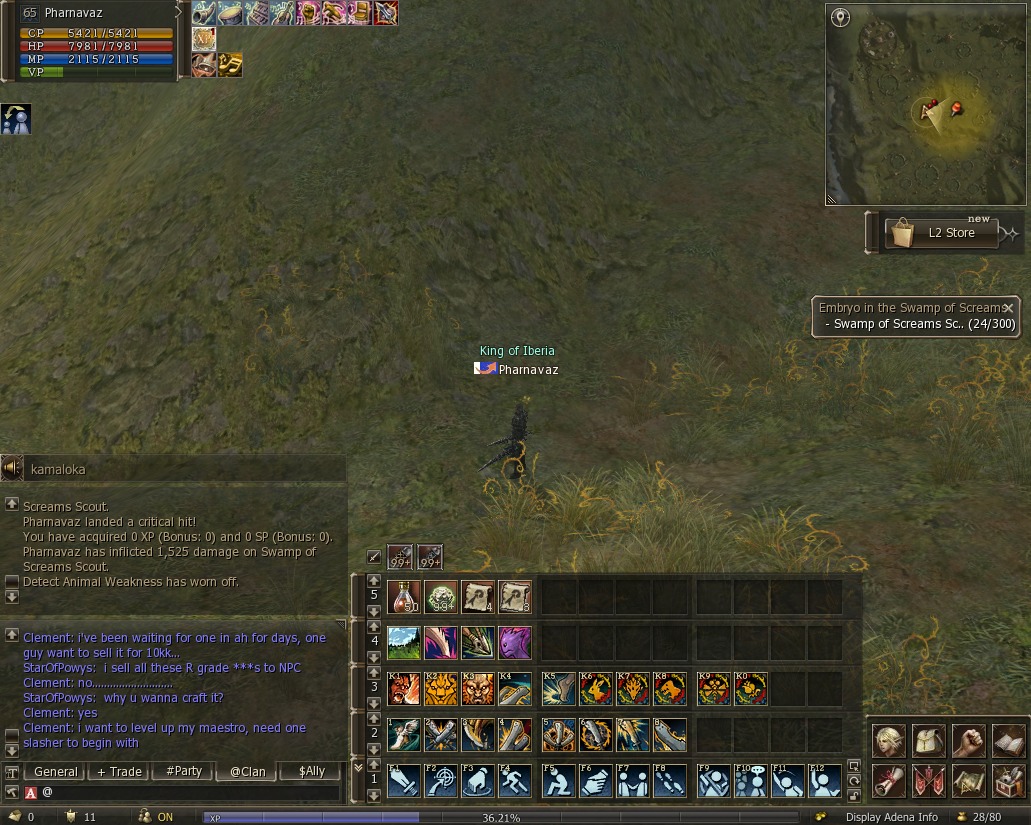This screenshot has width=1031, height=825.
Task: Open the clan banners icon
Action: click(929, 779)
